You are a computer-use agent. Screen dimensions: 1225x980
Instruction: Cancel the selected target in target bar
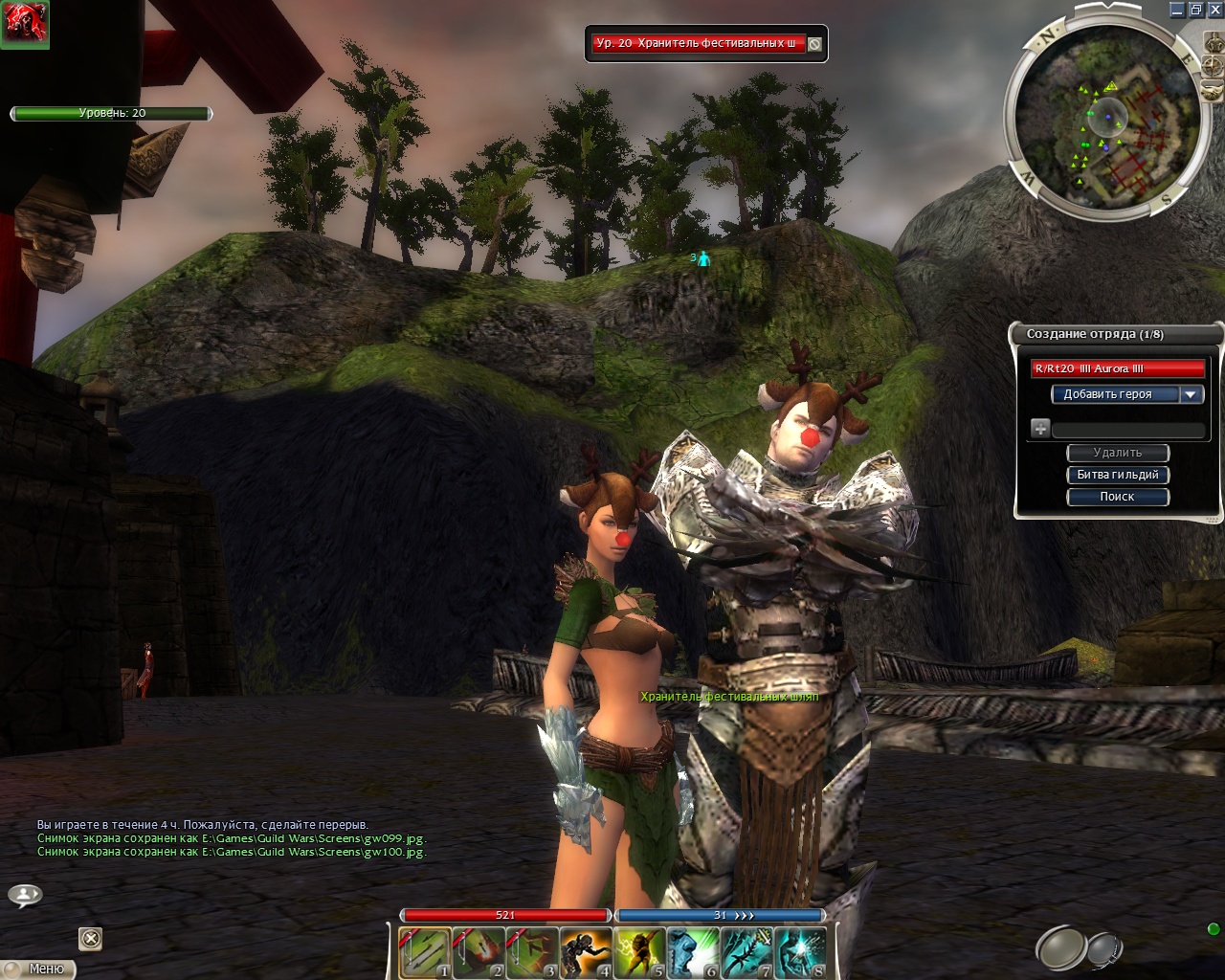pos(814,44)
